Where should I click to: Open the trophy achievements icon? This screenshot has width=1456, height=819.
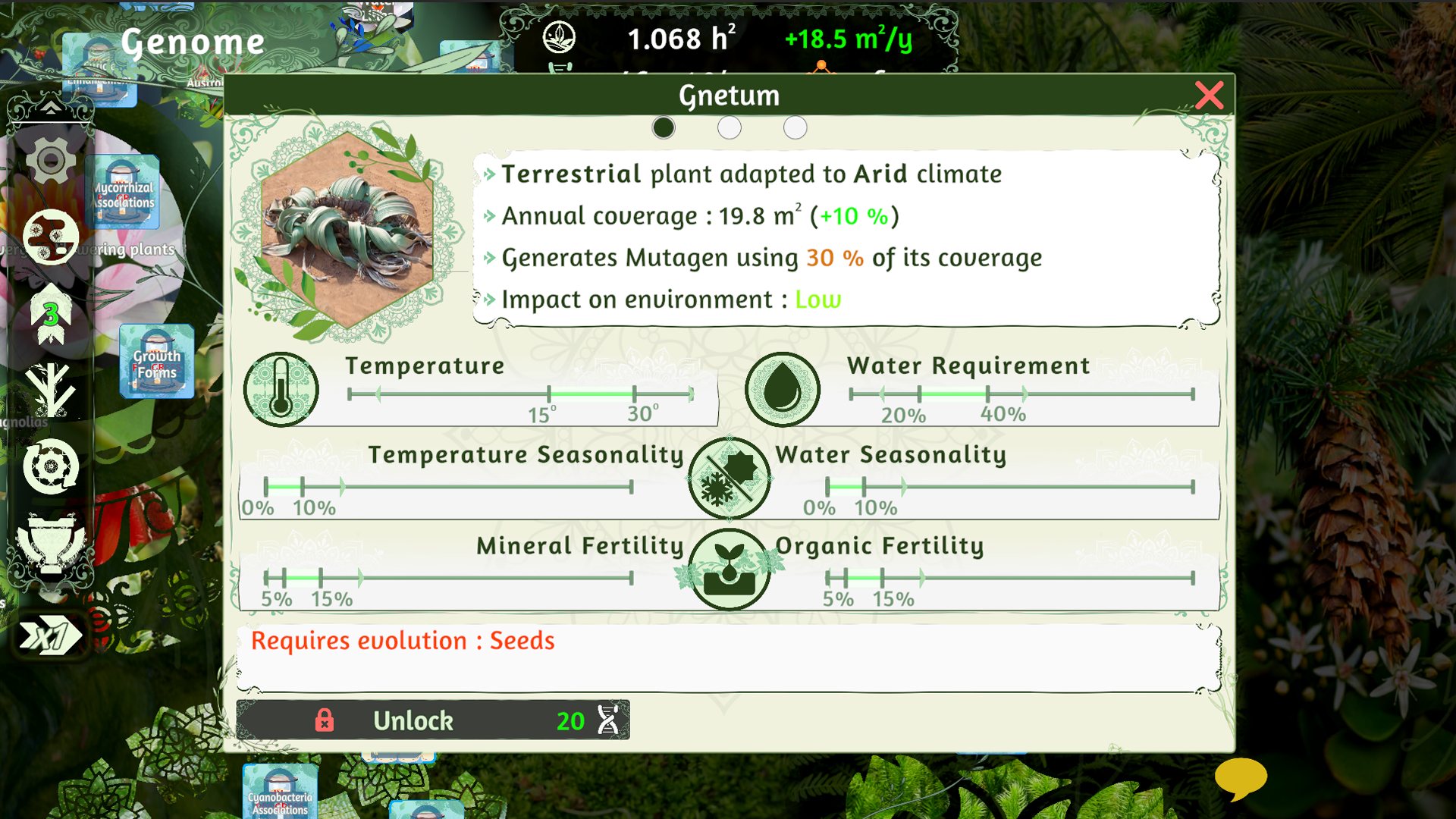point(50,543)
